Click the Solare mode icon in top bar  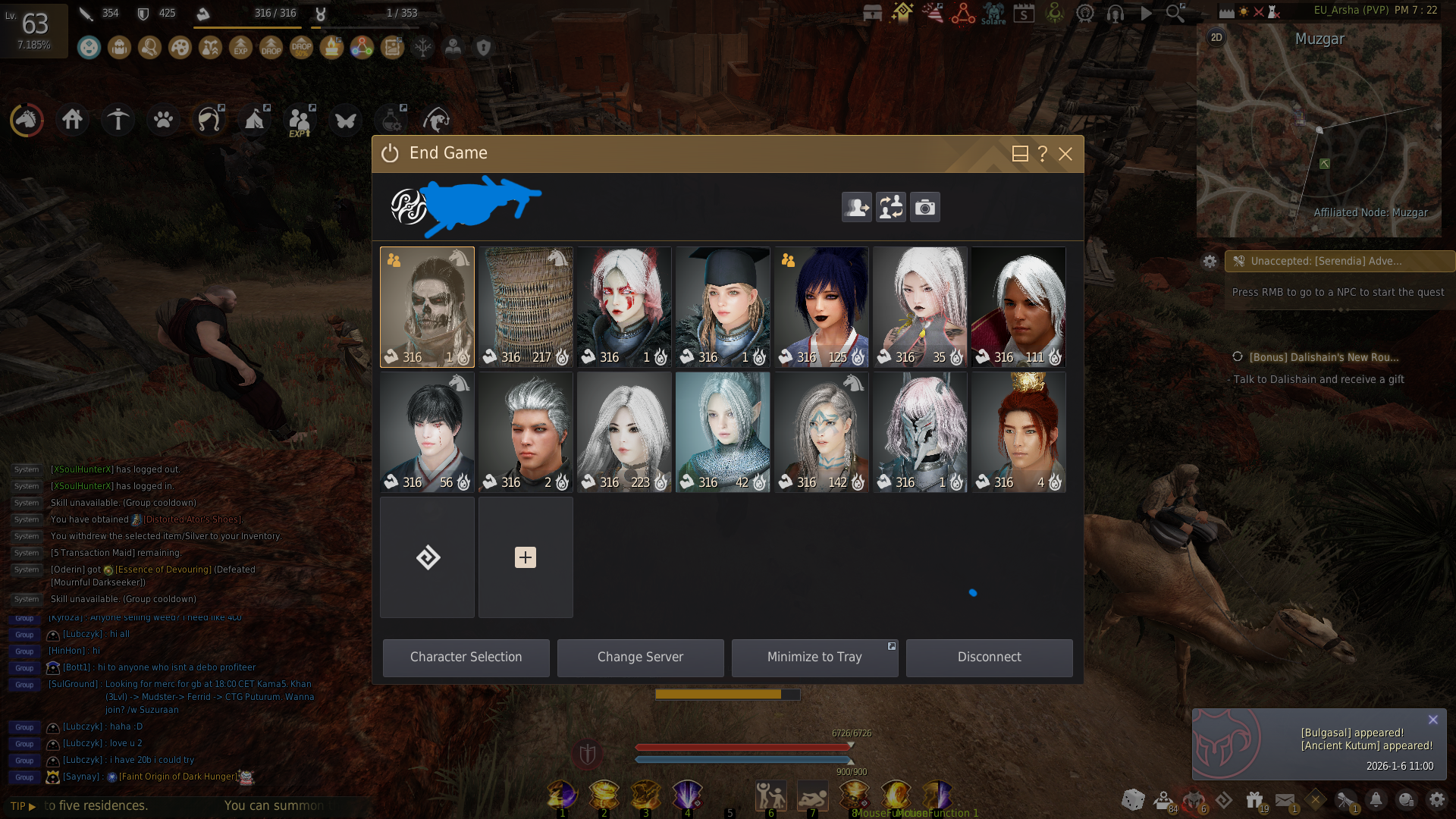(993, 13)
